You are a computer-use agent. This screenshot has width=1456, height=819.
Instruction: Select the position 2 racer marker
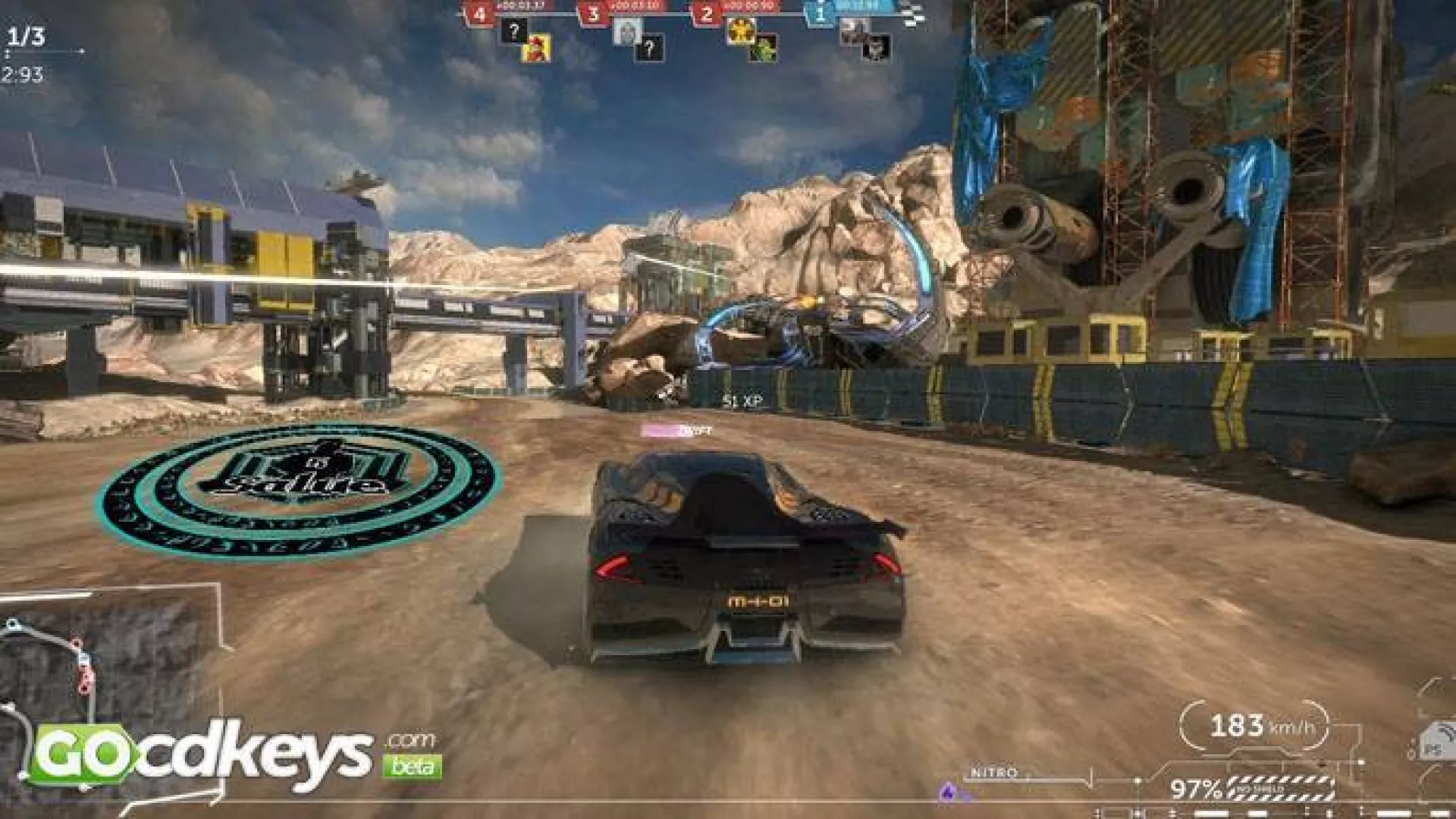707,14
